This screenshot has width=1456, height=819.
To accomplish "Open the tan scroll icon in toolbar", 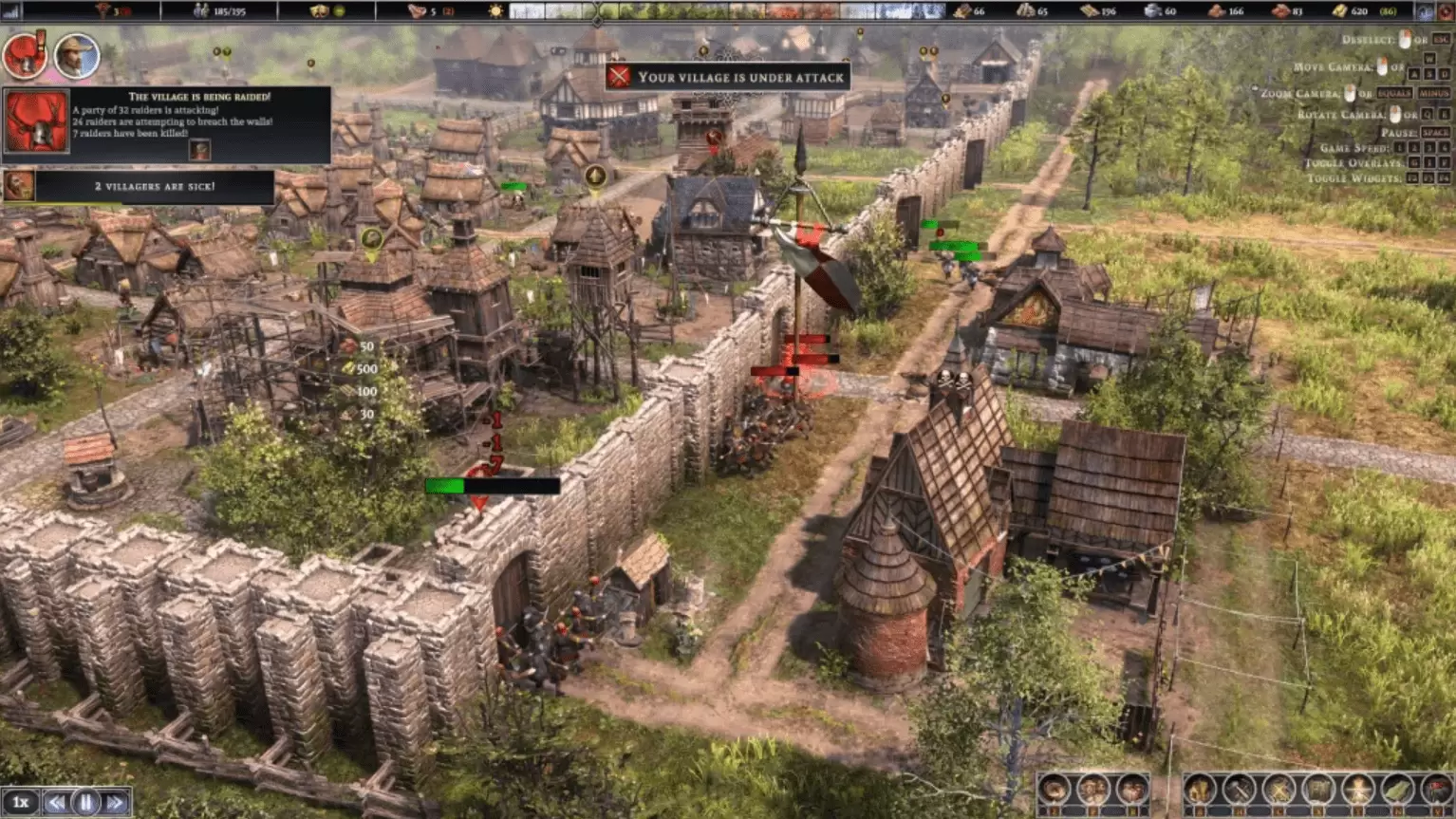I will [x=1318, y=790].
